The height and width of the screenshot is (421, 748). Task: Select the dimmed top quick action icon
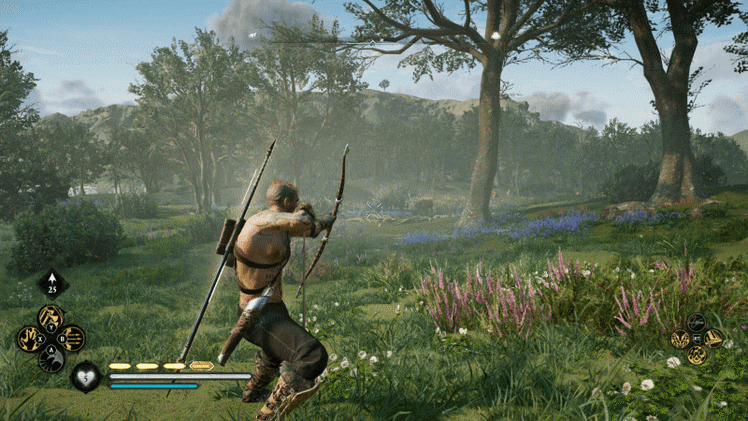696,322
